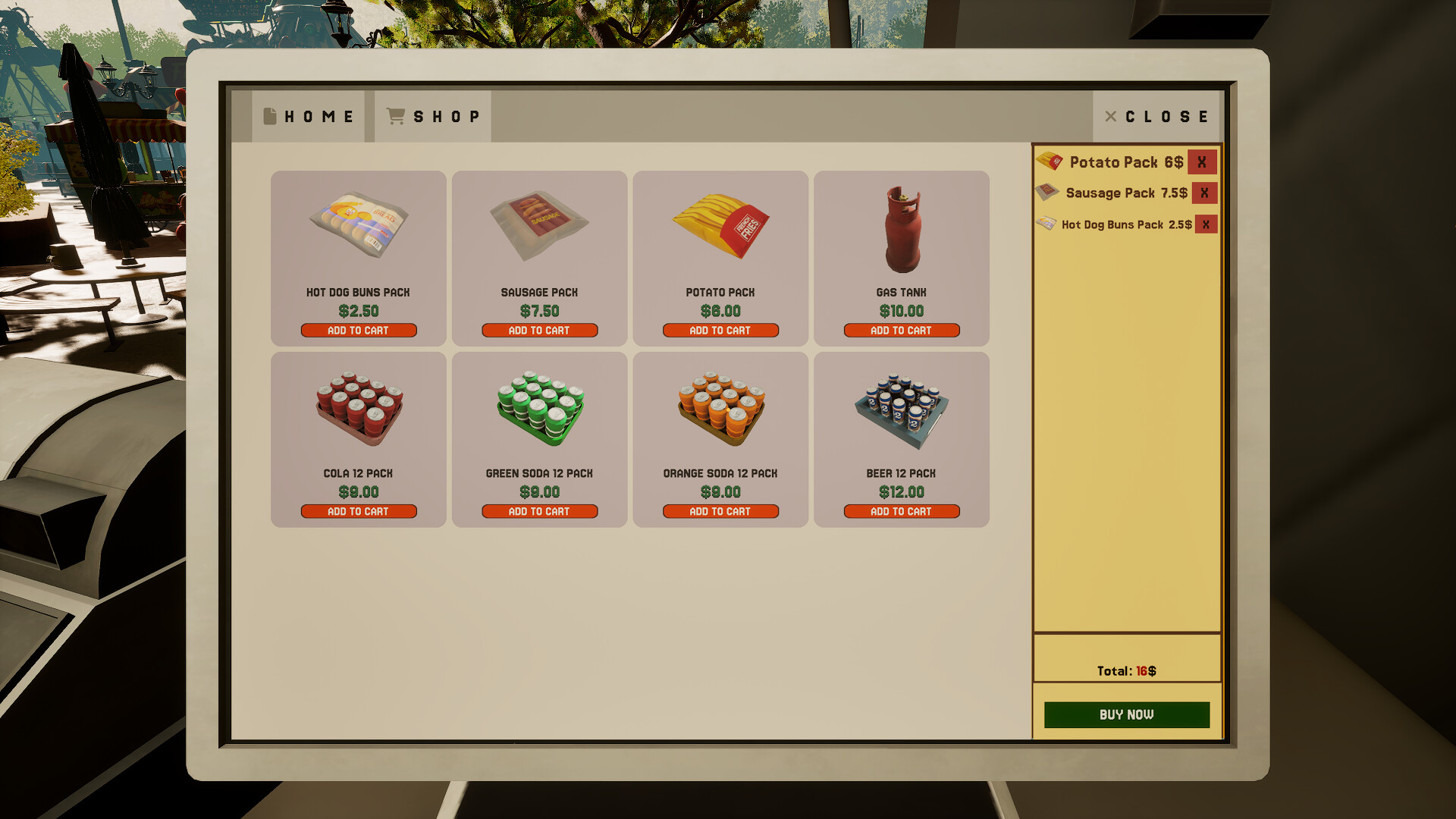Add the Gas Tank to cart
Viewport: 1456px width, 819px height.
point(900,330)
